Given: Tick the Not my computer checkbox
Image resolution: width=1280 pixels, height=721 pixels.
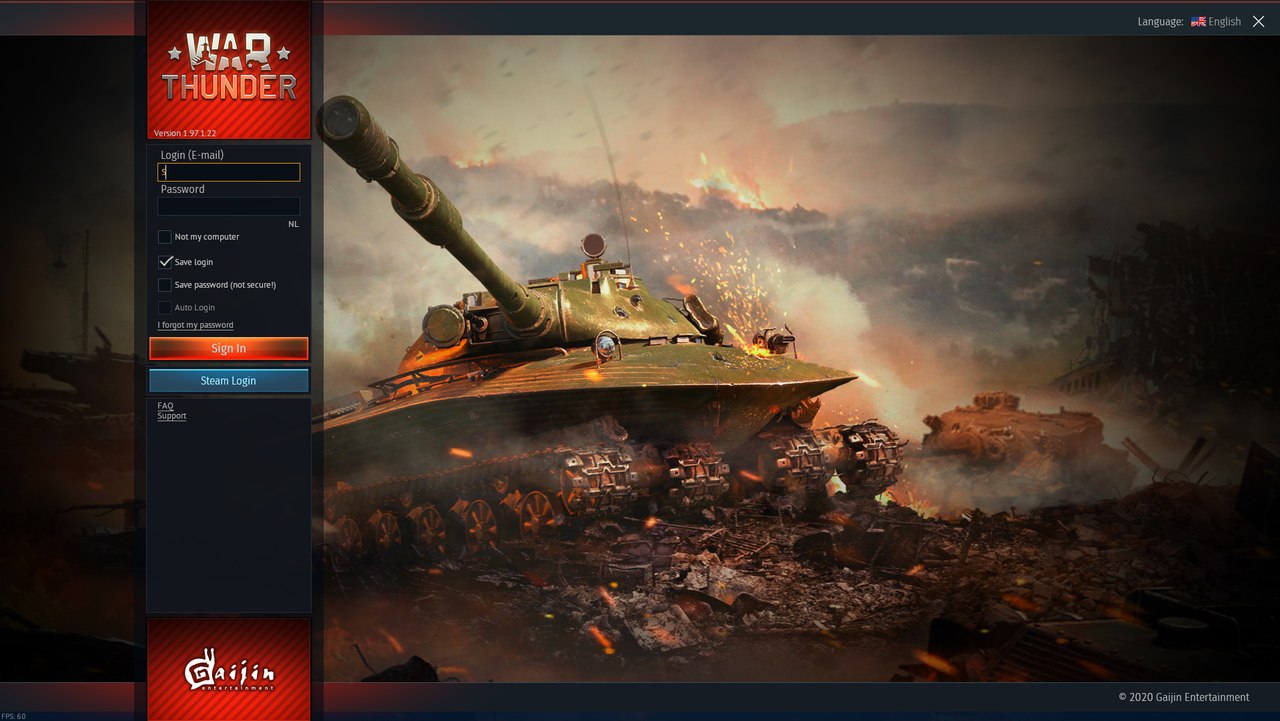Looking at the screenshot, I should 165,237.
